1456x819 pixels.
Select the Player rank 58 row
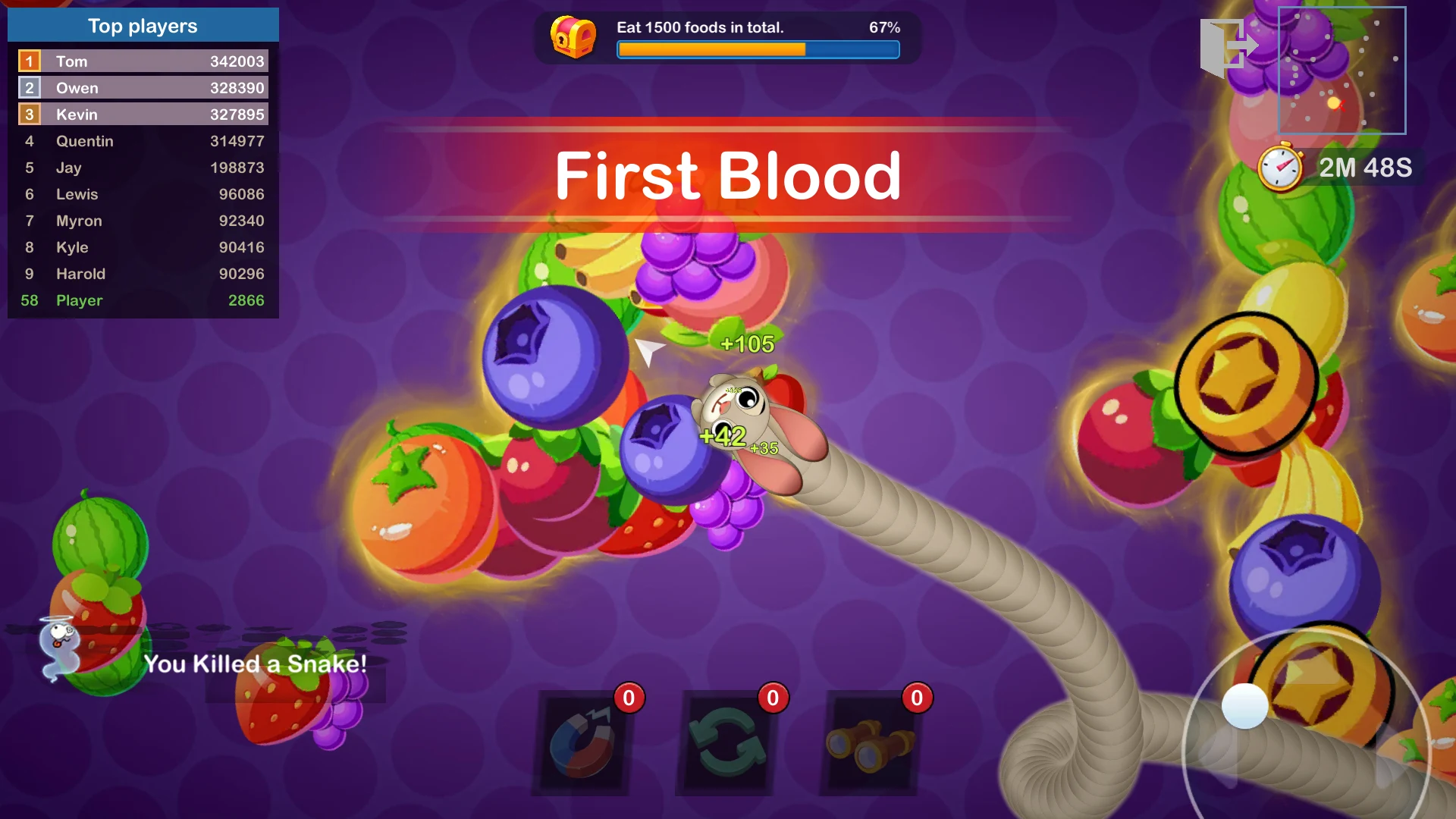[143, 300]
